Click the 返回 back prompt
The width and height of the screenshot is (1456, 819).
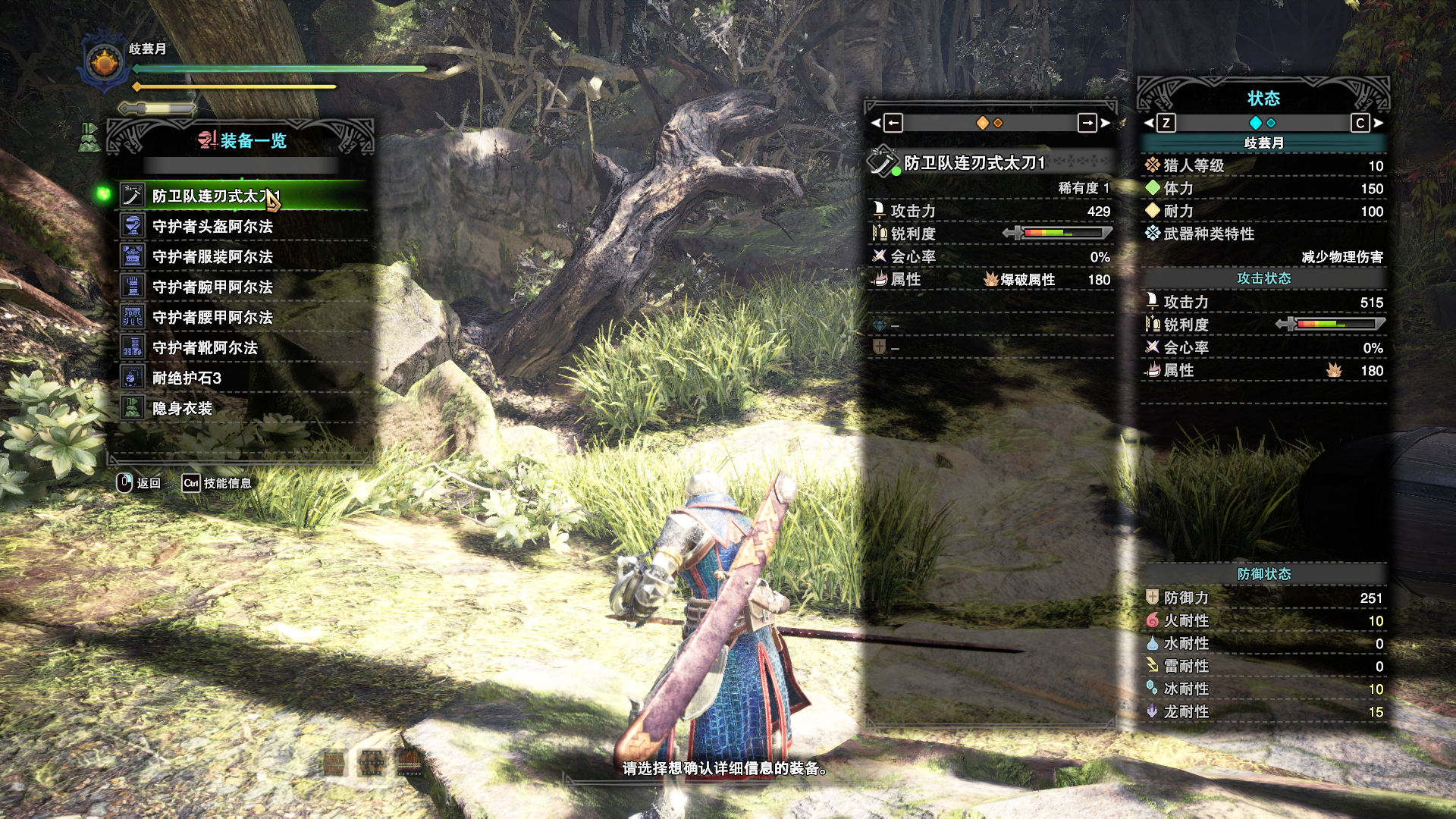tap(139, 483)
